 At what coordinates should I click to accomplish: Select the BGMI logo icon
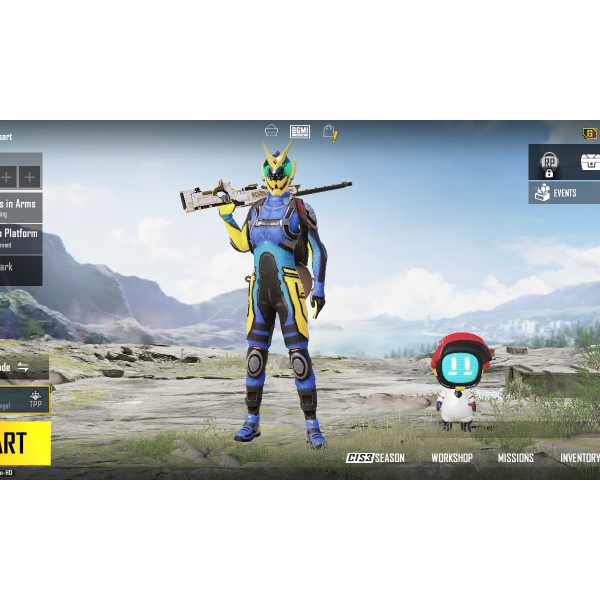tap(300, 132)
